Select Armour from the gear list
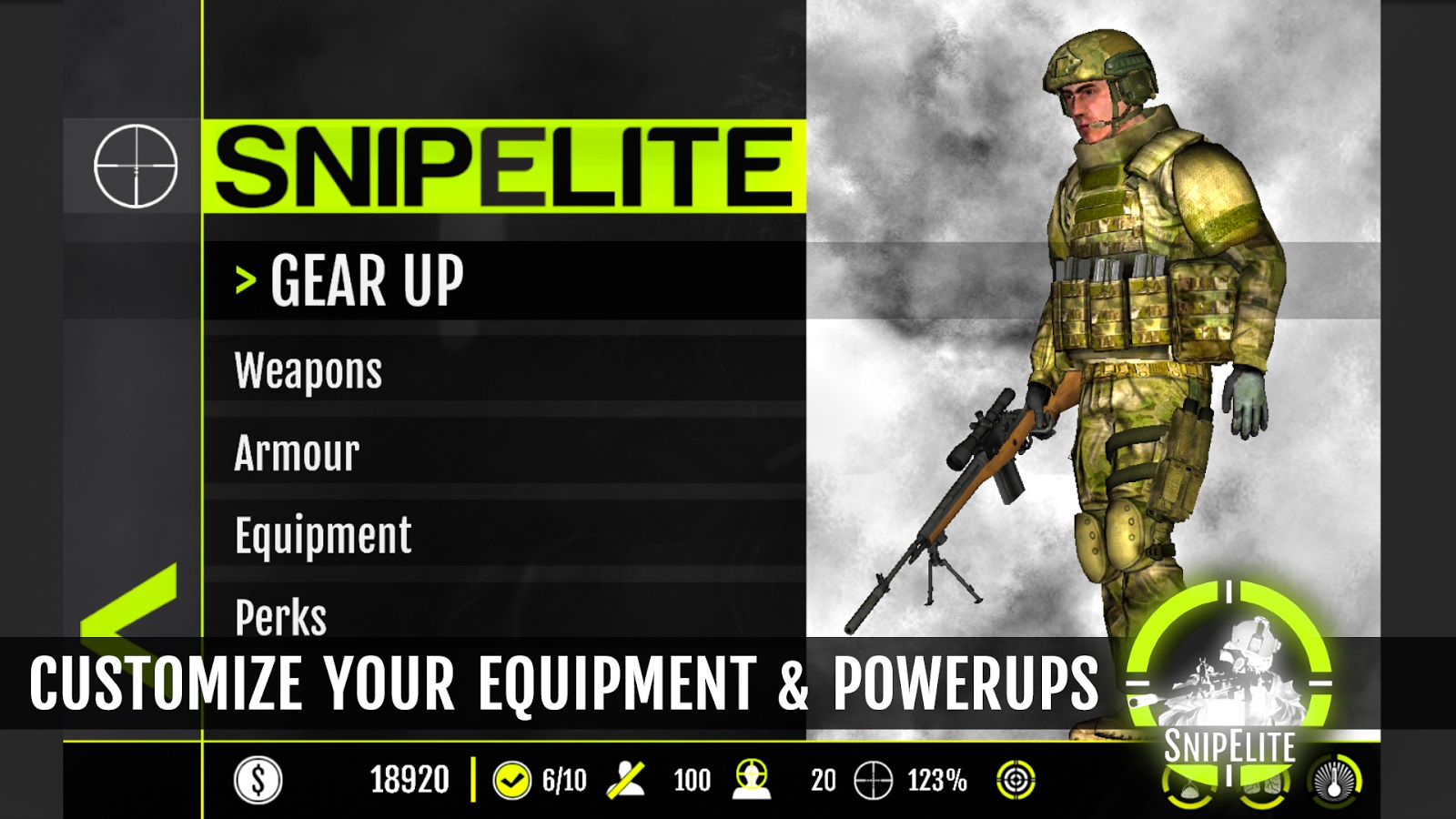The height and width of the screenshot is (819, 1456). (298, 453)
